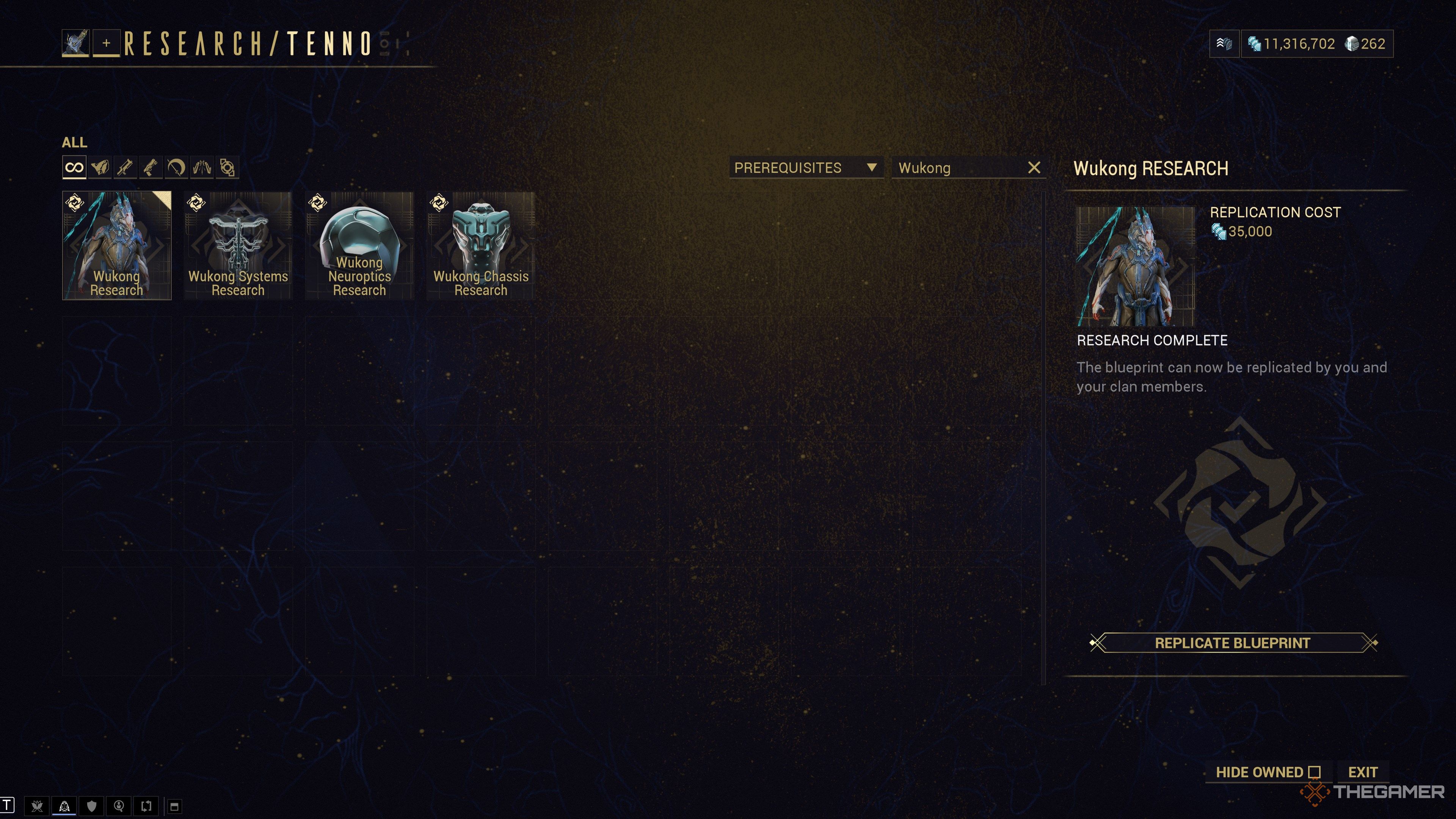Image resolution: width=1456 pixels, height=819 pixels.
Task: Click the Lotus icon in the bottom taskbar
Action: (x=37, y=806)
